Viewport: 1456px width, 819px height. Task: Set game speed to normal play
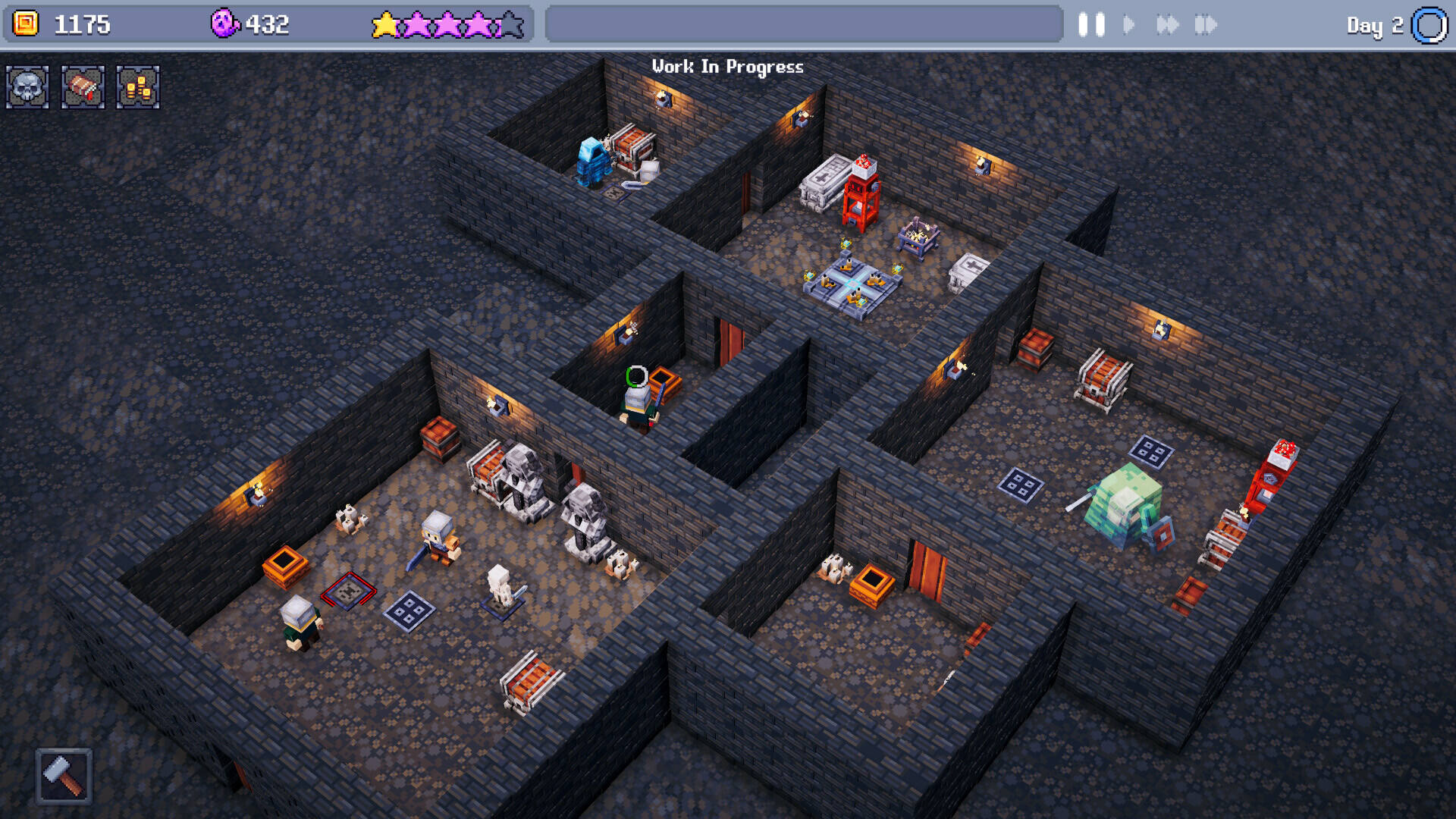1129,25
